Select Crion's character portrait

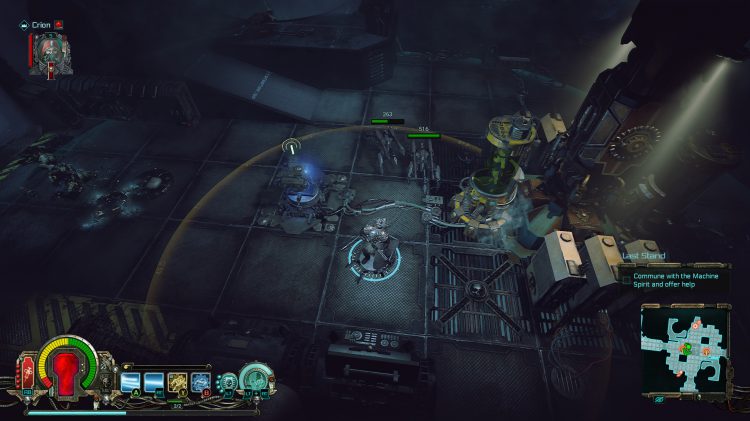click(49, 52)
